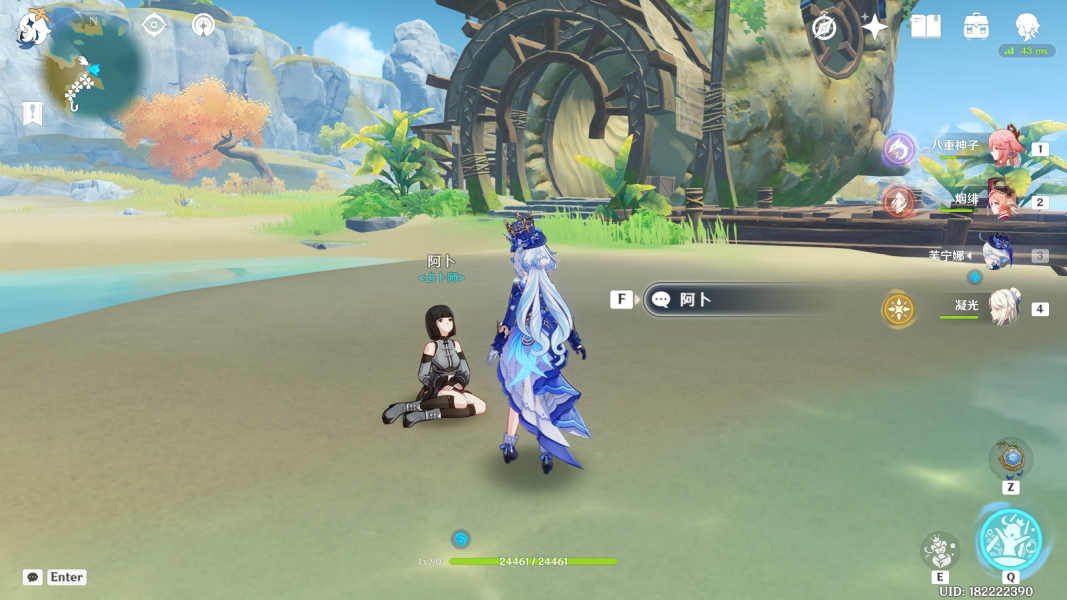The image size is (1067, 600).
Task: Open the character screen icon
Action: tap(1027, 26)
